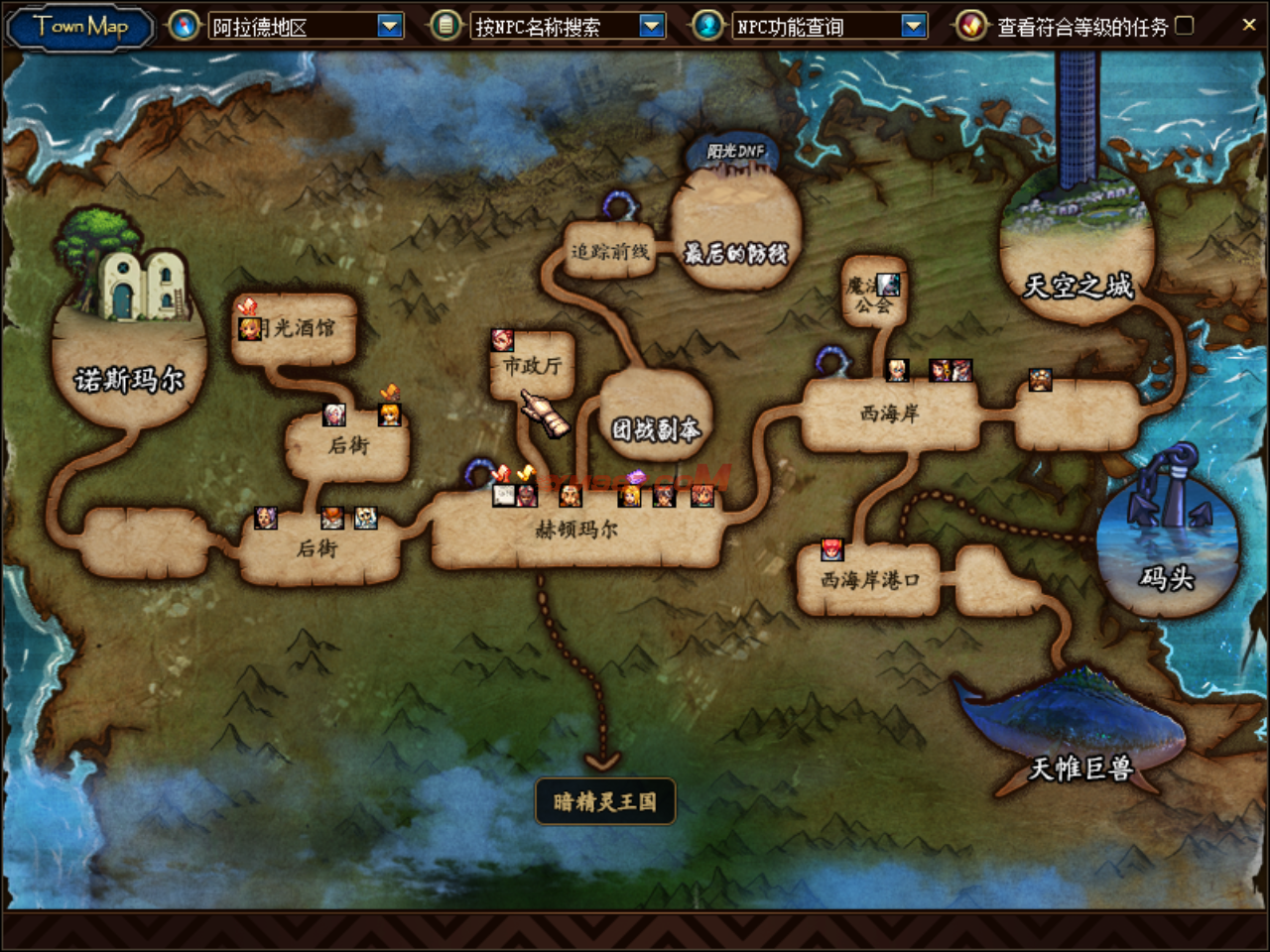Screen dimensions: 1270x952
Task: Close the Town Map window
Action: (x=1248, y=25)
